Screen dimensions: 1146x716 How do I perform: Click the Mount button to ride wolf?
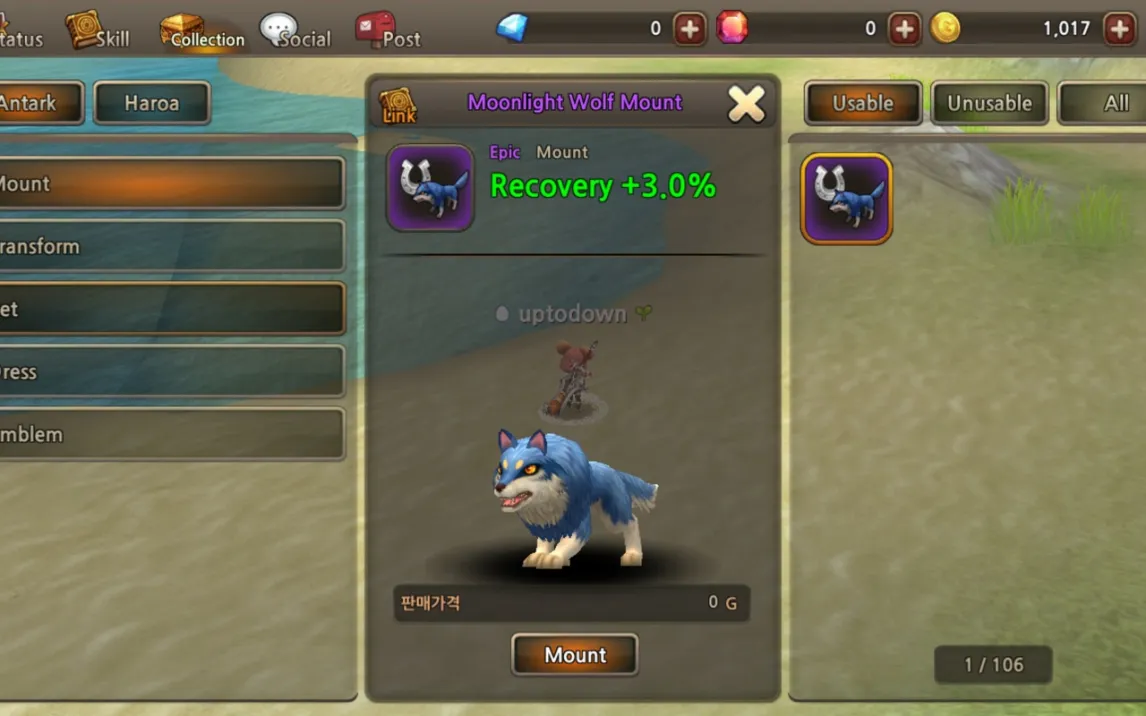coord(575,655)
